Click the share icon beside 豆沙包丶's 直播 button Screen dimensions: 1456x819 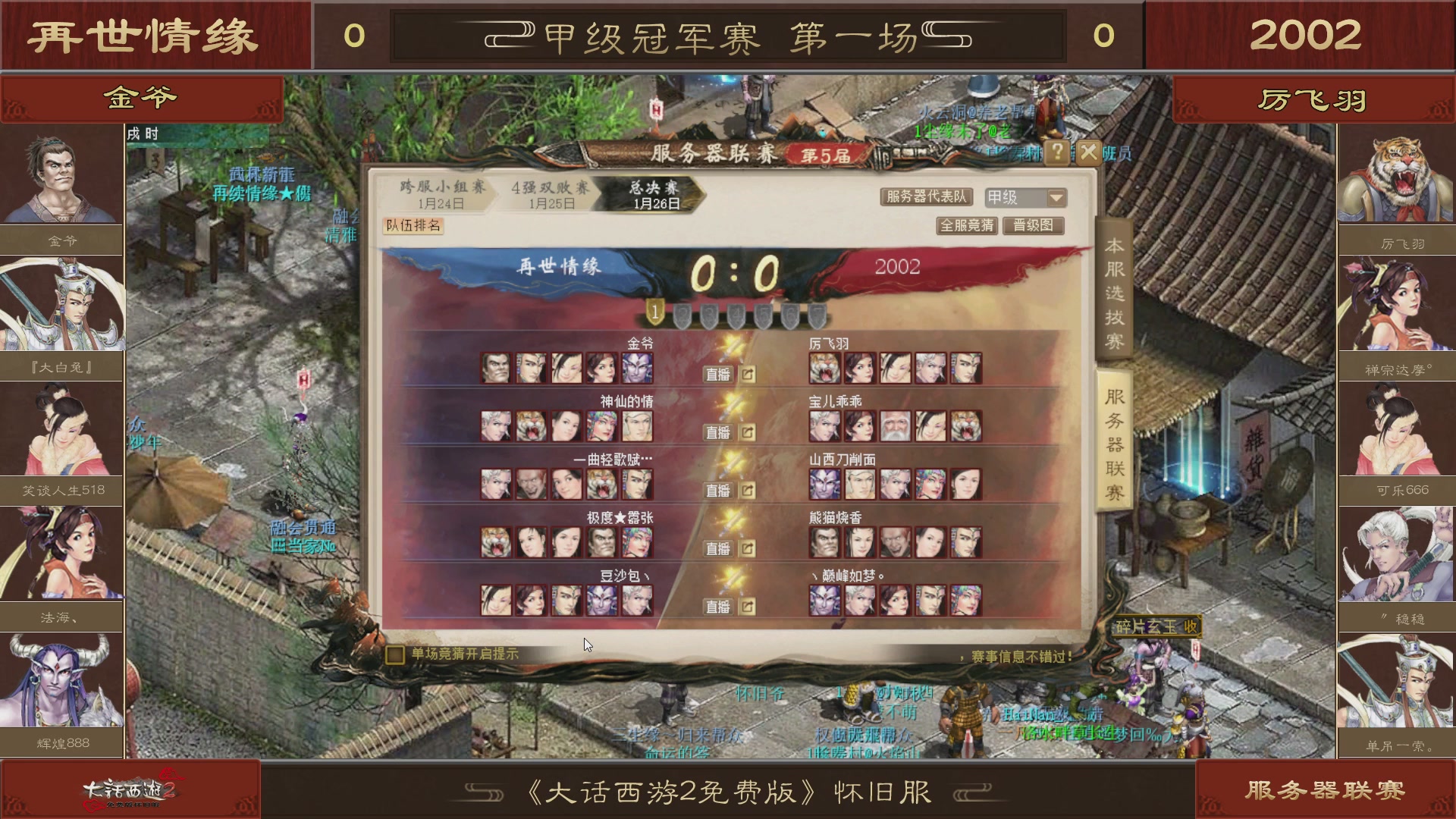point(748,606)
